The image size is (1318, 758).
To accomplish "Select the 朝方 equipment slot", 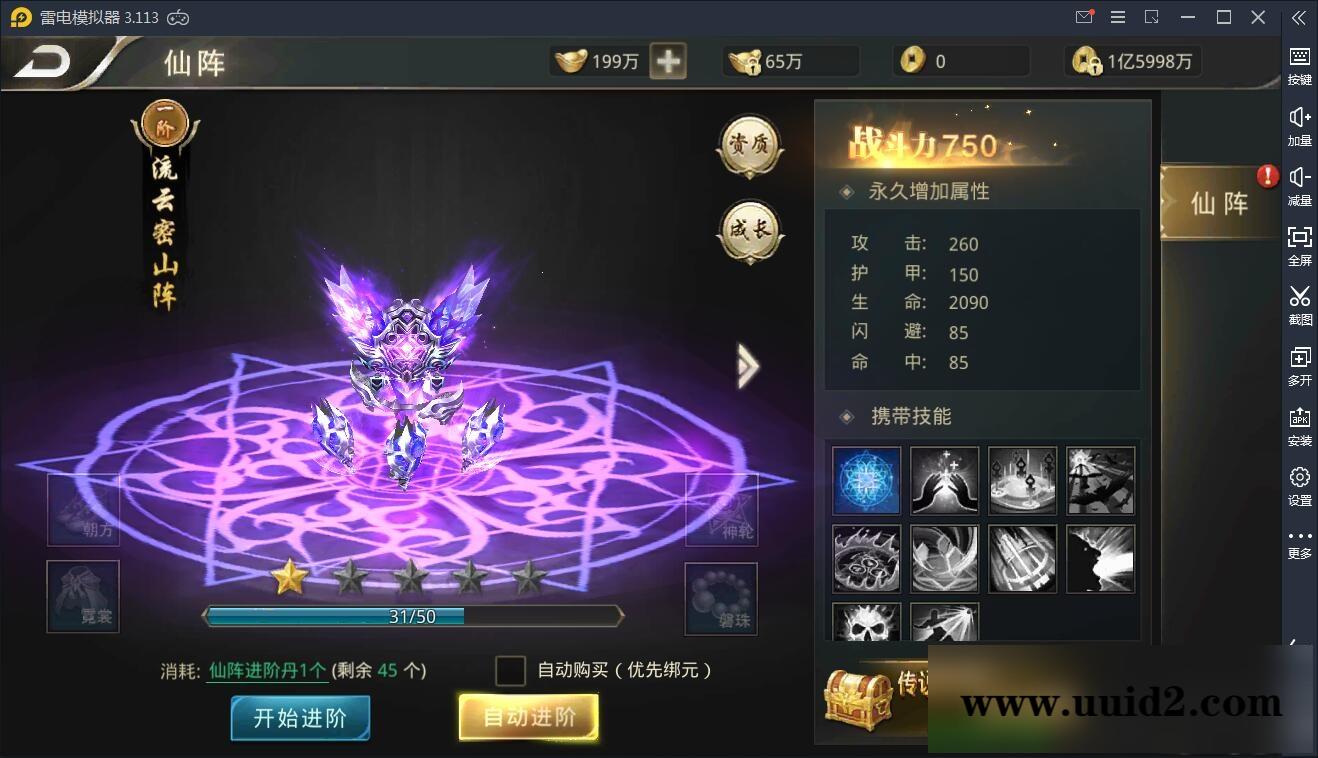I will (x=83, y=511).
